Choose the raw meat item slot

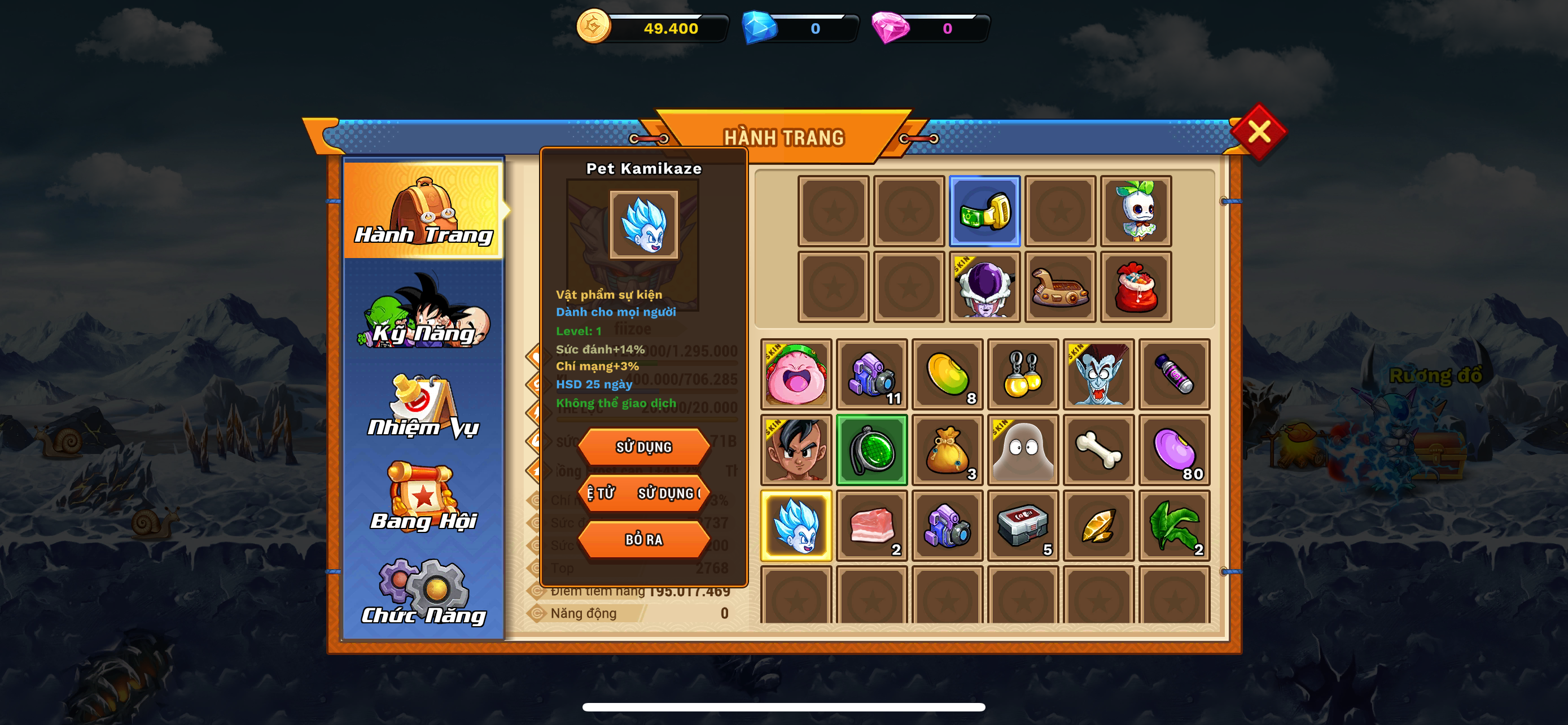pos(871,526)
